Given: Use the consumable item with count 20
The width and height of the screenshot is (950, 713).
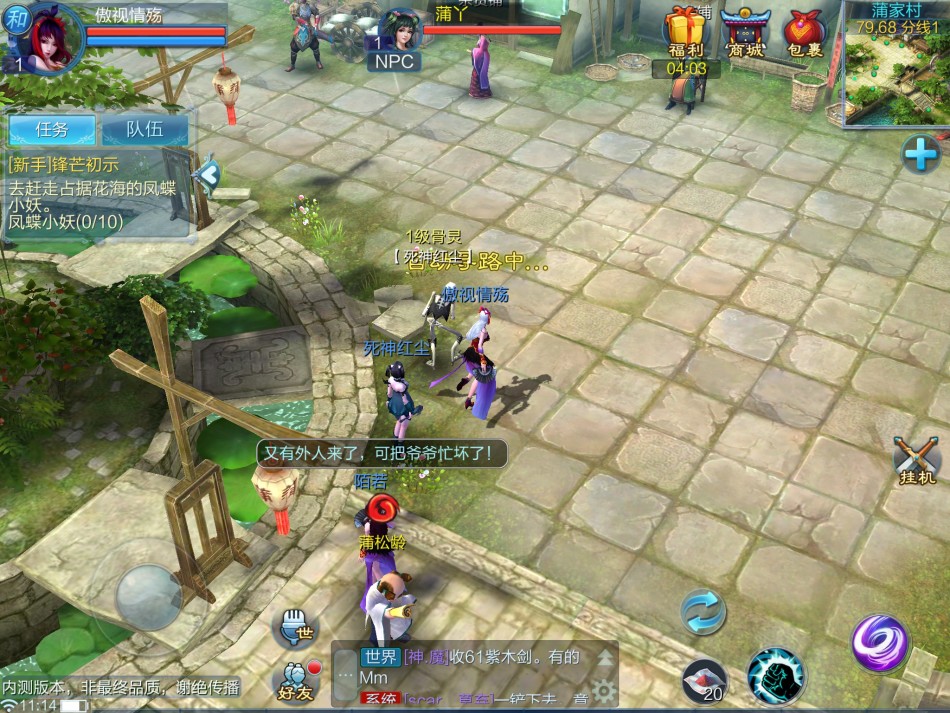Looking at the screenshot, I should tap(704, 681).
